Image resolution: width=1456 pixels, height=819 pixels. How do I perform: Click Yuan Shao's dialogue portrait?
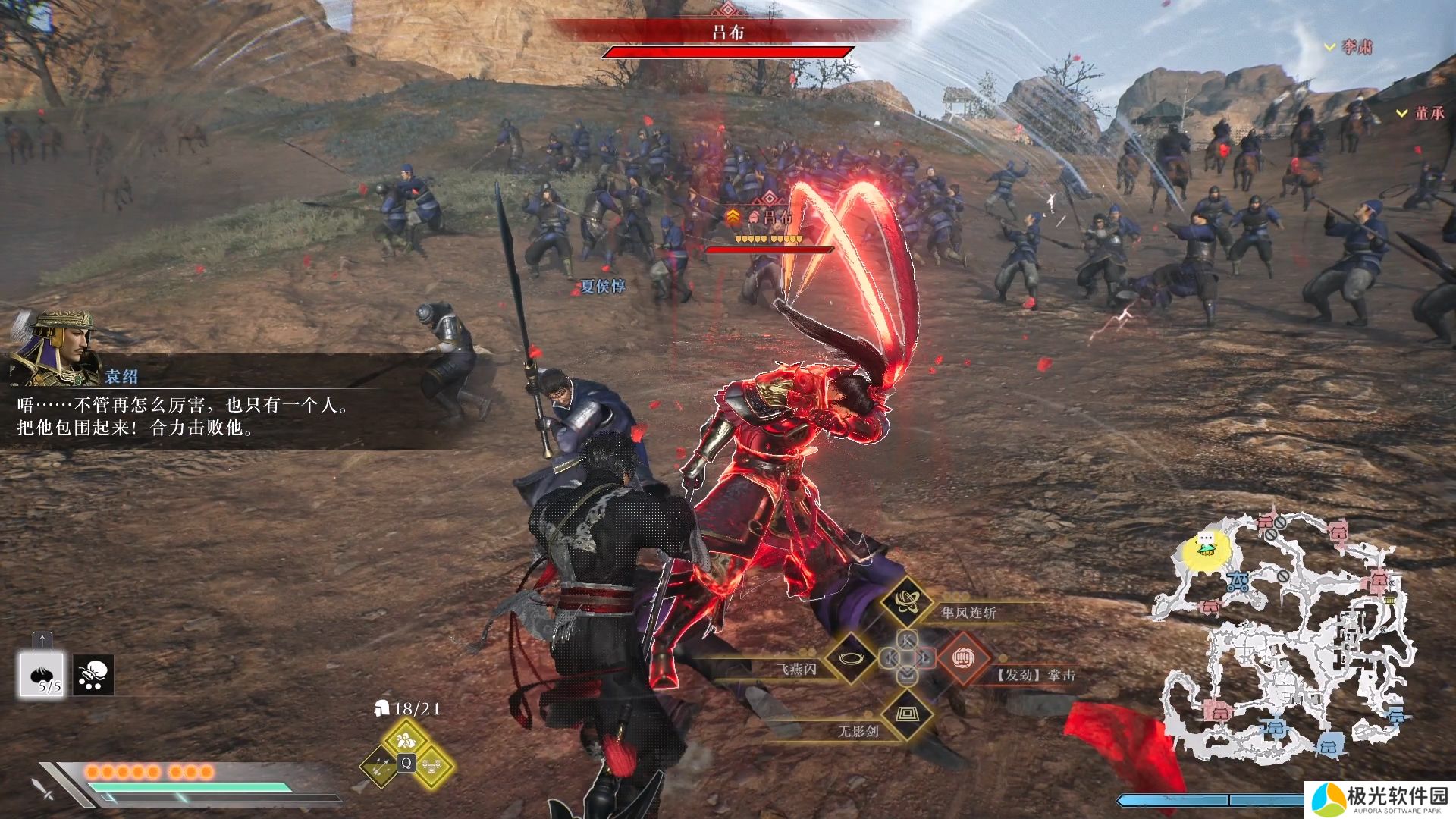coord(55,347)
